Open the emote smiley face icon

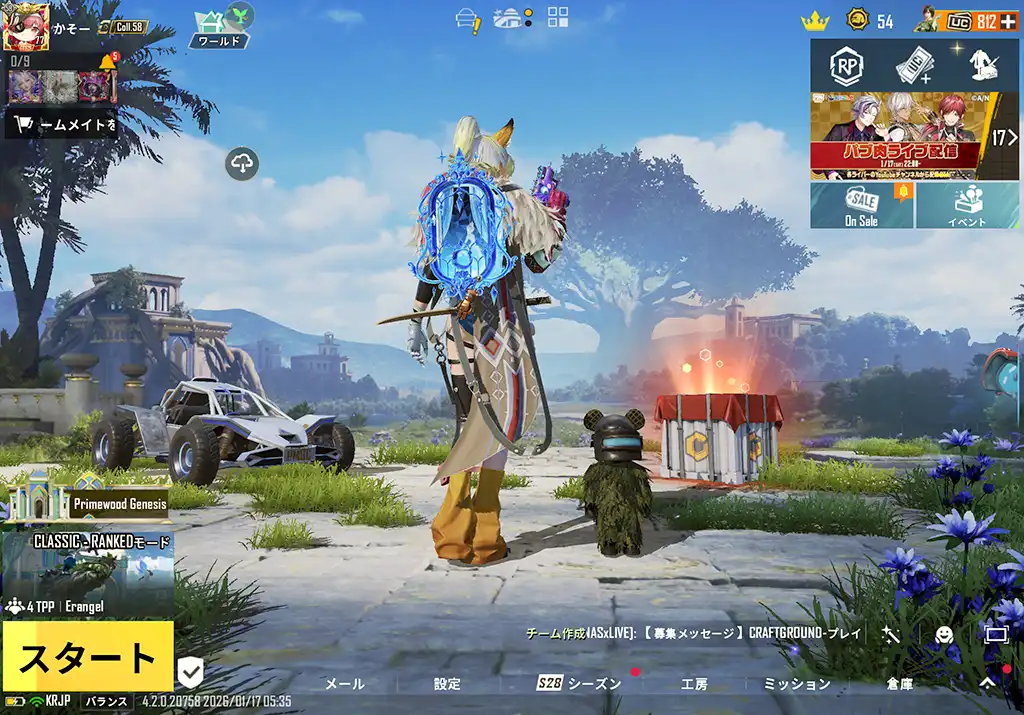[x=943, y=633]
